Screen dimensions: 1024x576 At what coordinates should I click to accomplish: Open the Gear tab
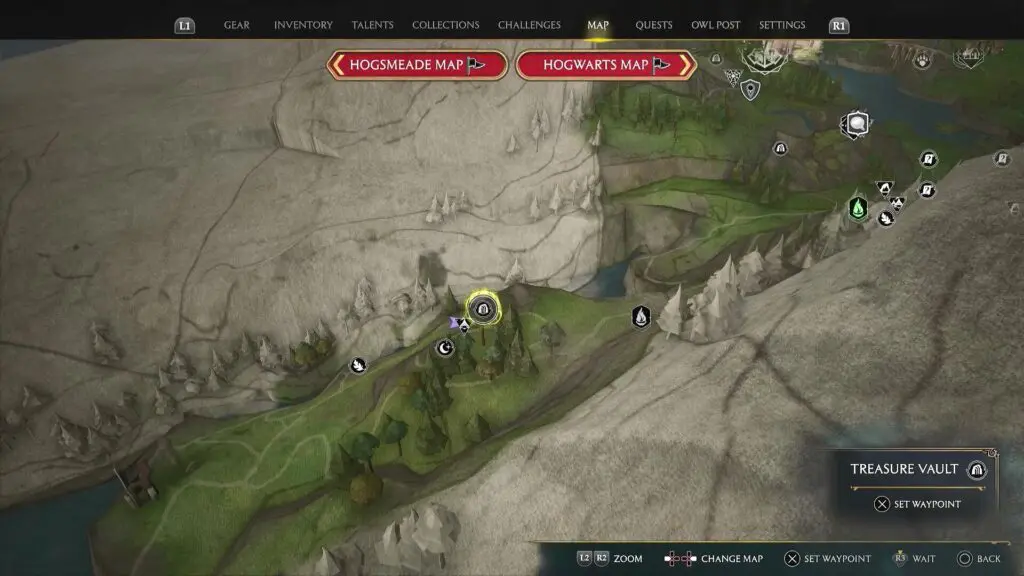tap(237, 25)
